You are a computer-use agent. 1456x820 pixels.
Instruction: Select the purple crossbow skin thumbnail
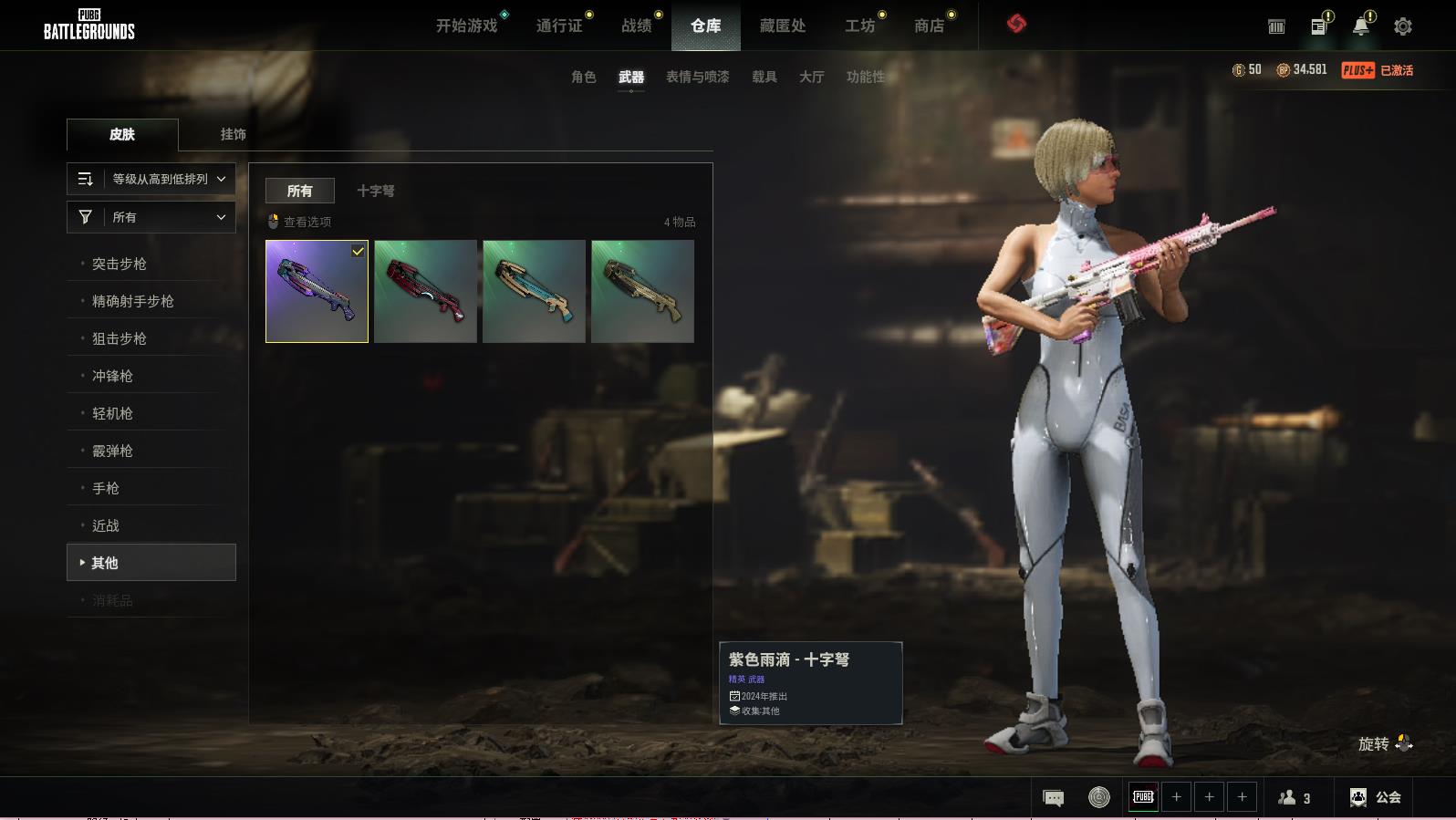(317, 291)
